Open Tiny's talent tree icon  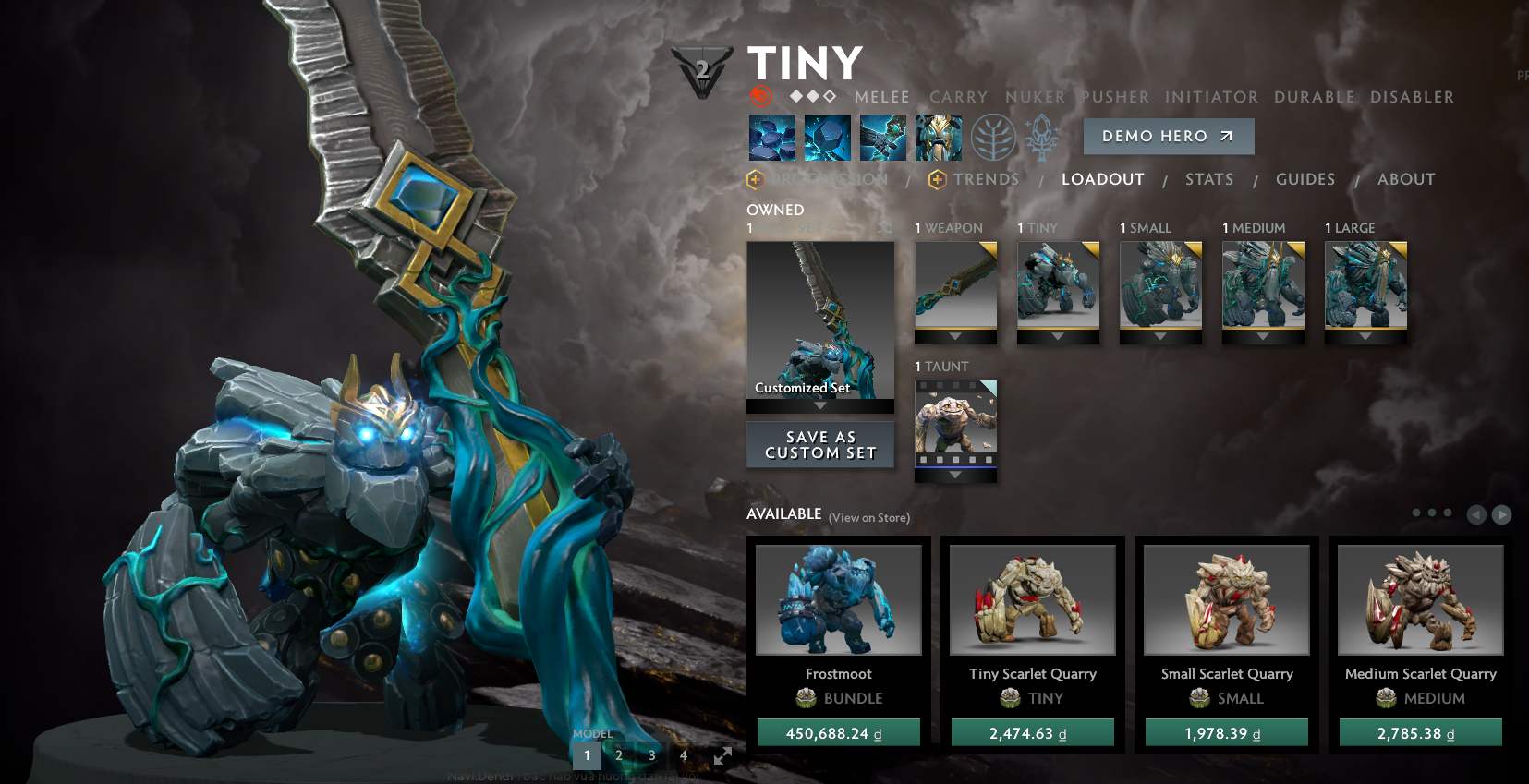coord(994,137)
